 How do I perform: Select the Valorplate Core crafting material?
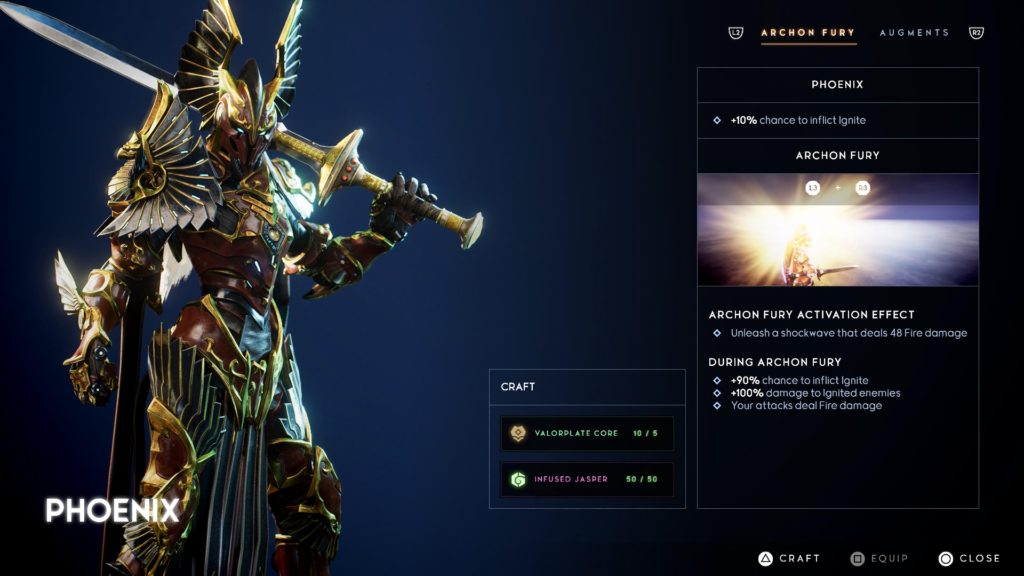point(587,433)
